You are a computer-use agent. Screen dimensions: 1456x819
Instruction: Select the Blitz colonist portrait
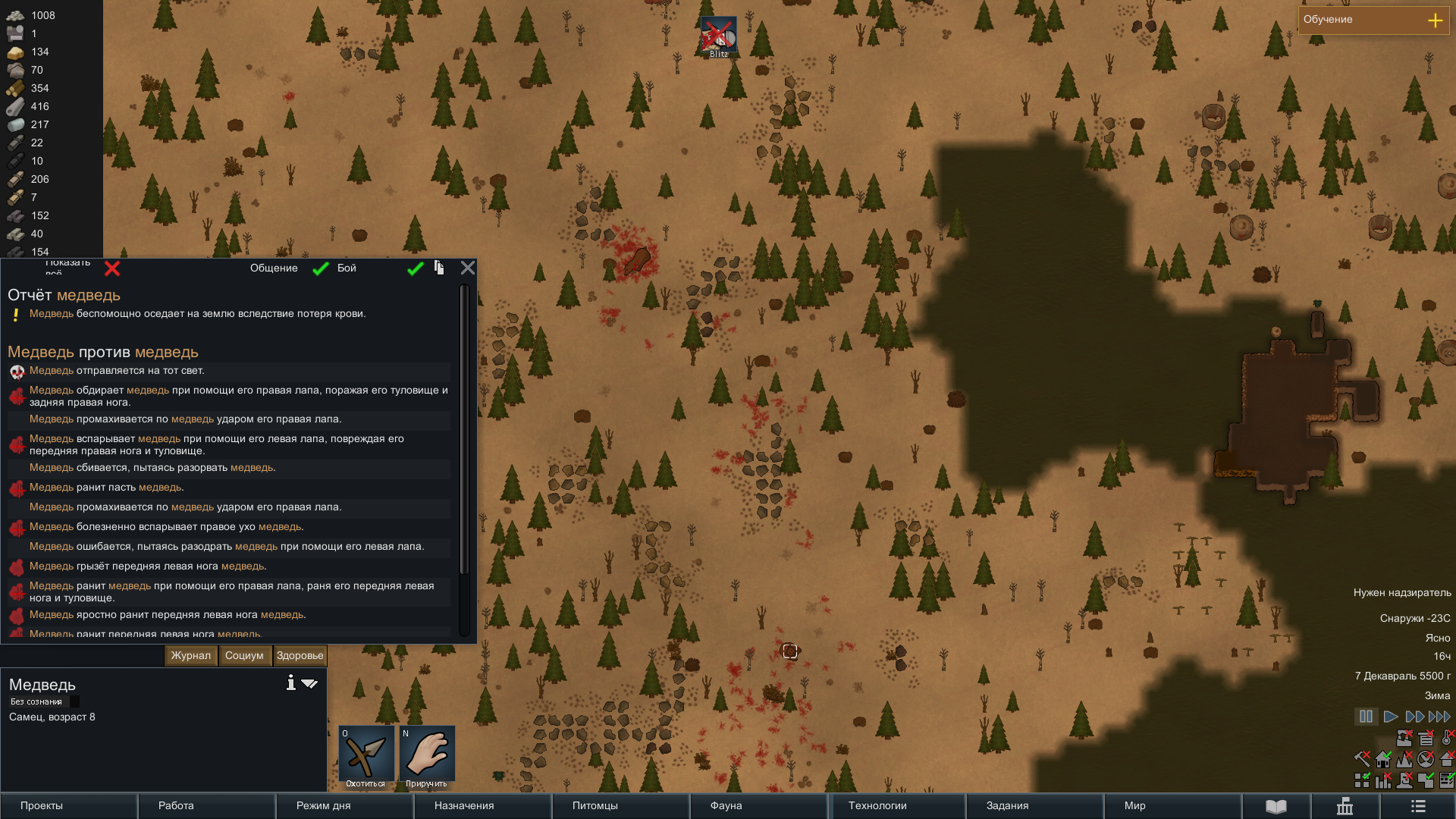(x=718, y=37)
